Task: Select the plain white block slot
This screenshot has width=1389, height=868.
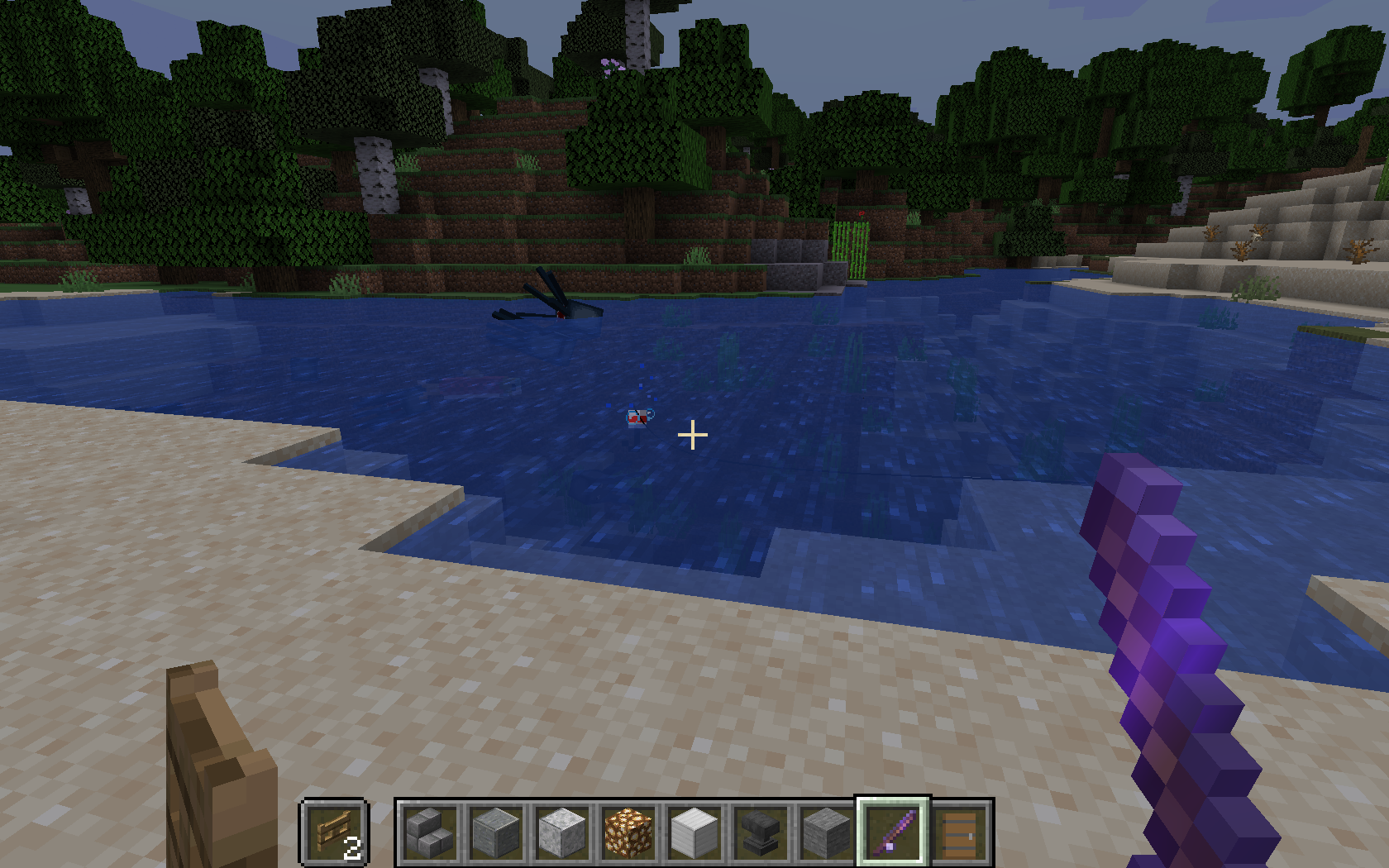Action: (694, 832)
